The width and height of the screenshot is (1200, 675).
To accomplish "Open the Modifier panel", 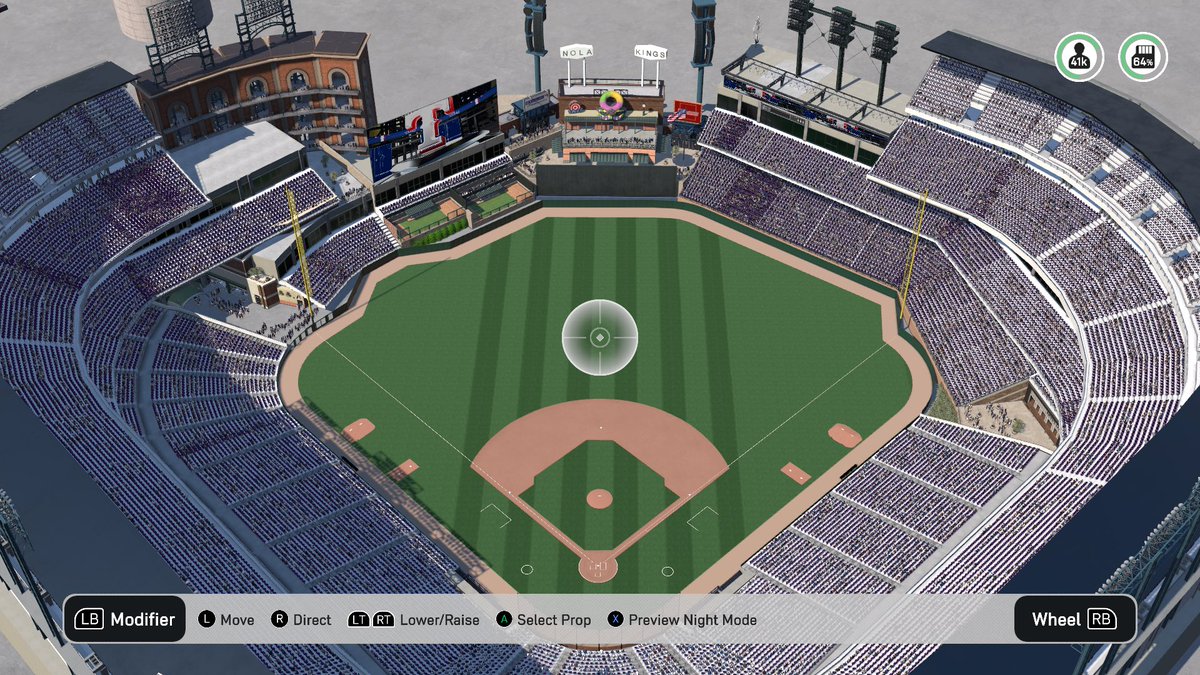I will point(125,619).
